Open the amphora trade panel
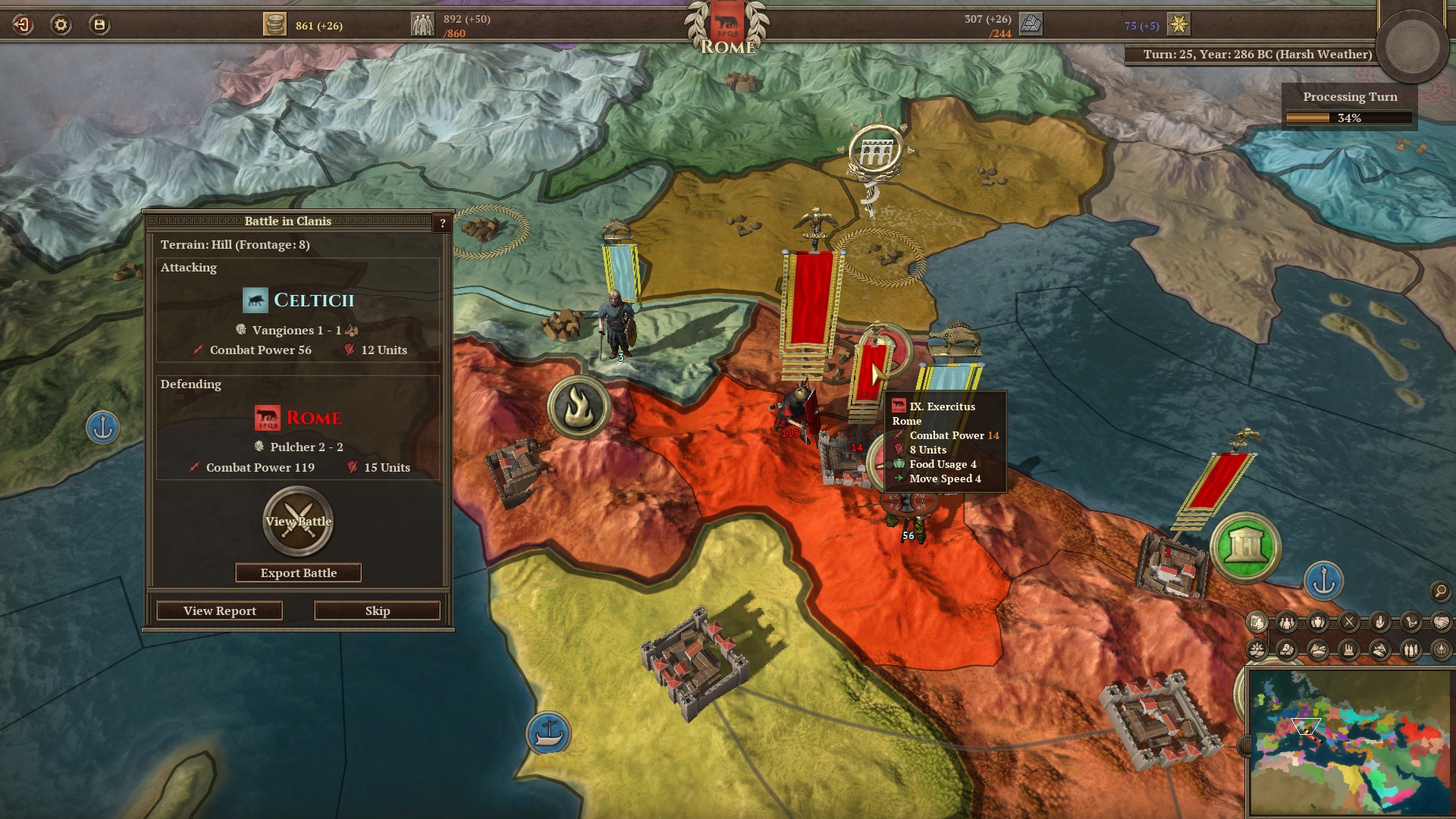 pos(1318,623)
